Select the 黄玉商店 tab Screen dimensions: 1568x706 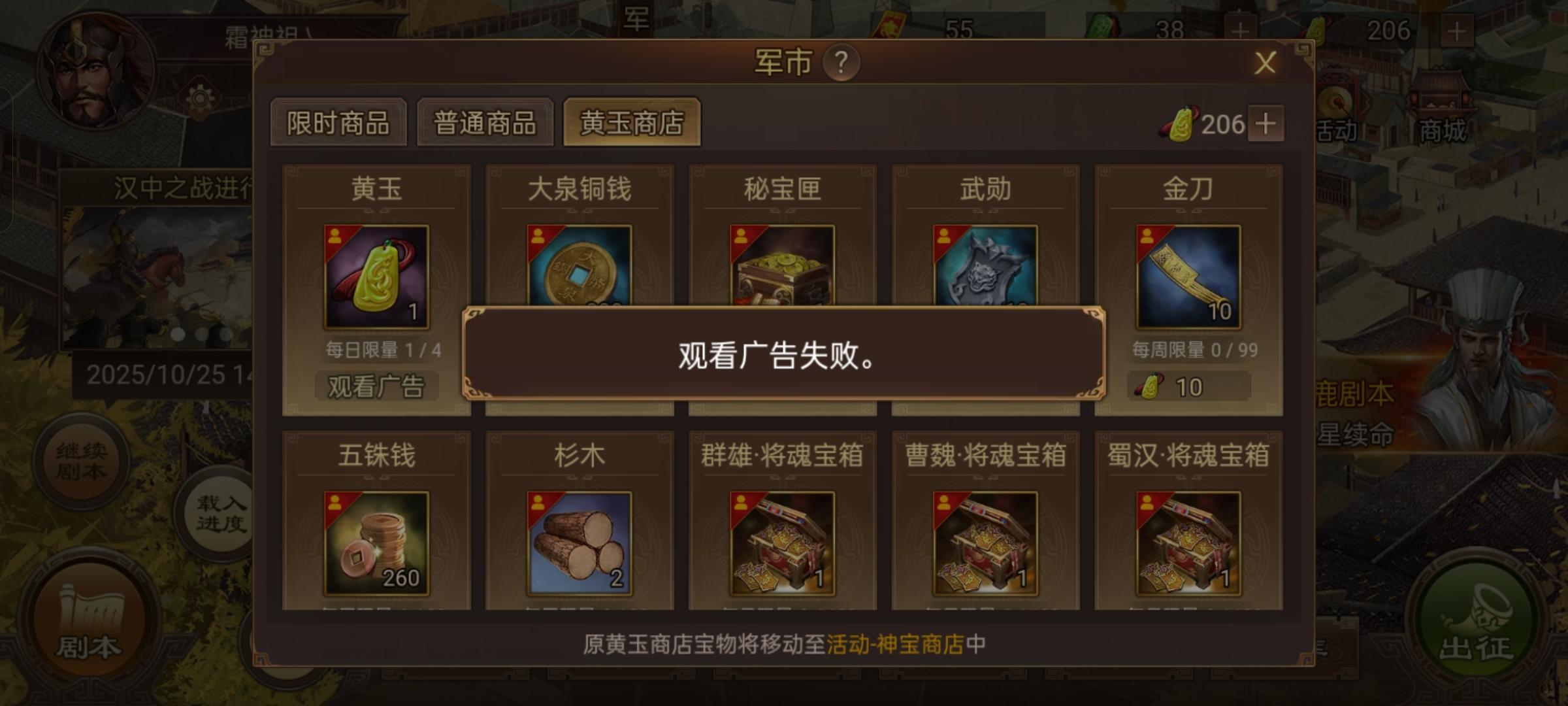click(x=632, y=123)
